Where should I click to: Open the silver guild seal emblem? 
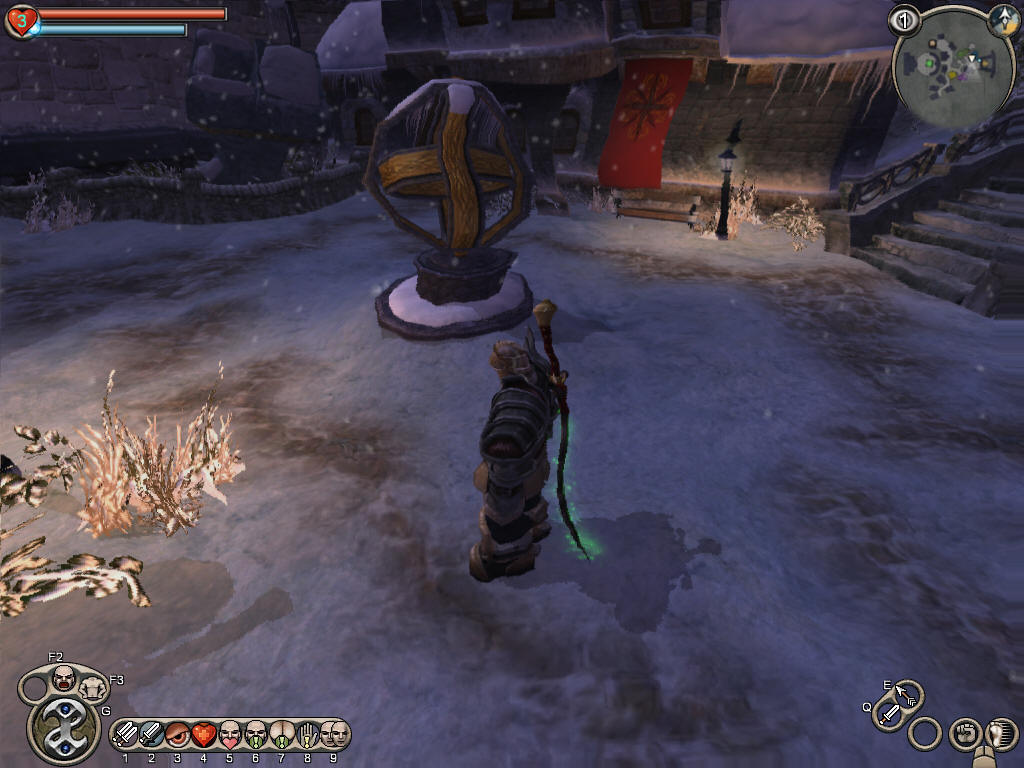pos(62,727)
